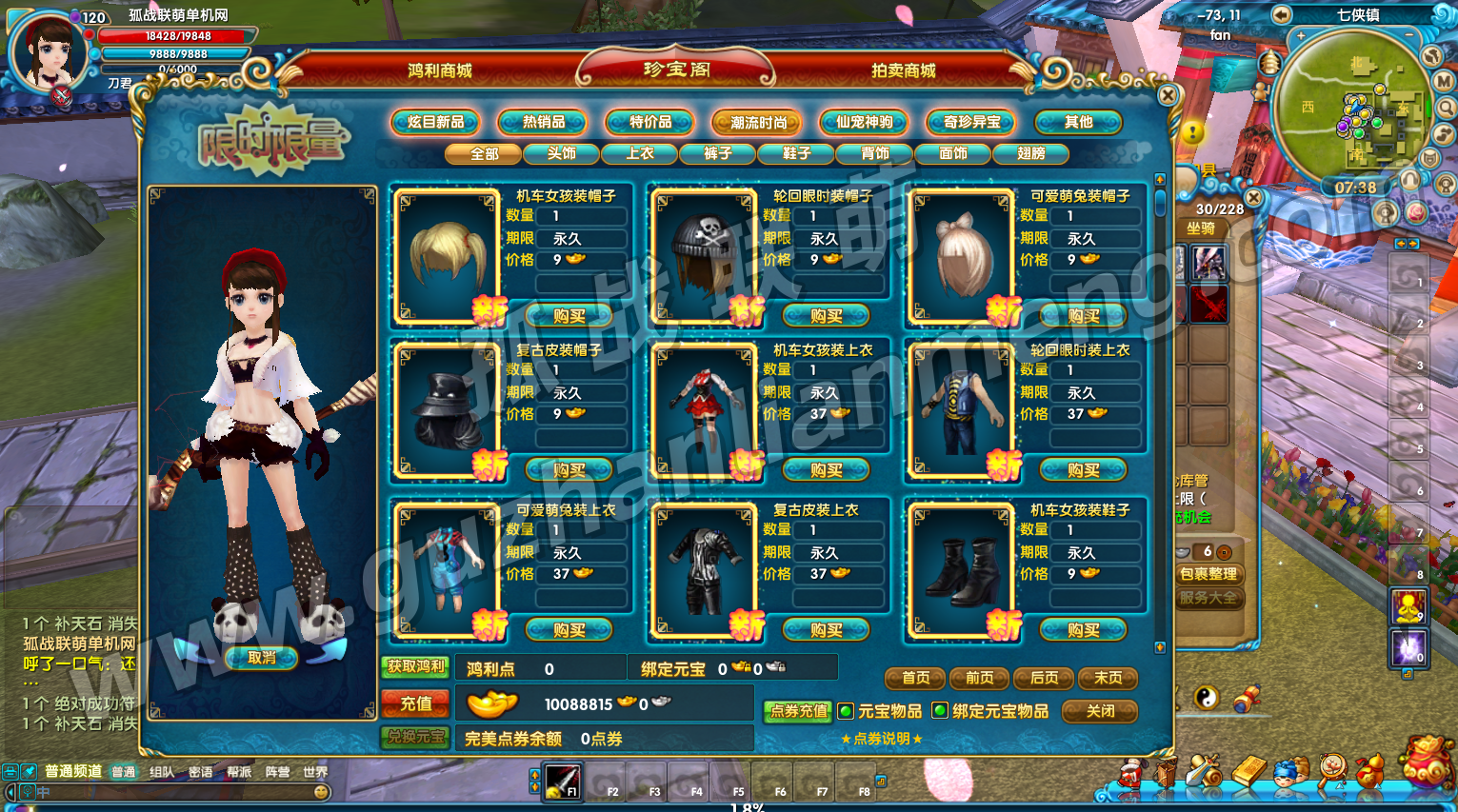
Task: Cancel the outfit preview with 取消
Action: coord(261,658)
